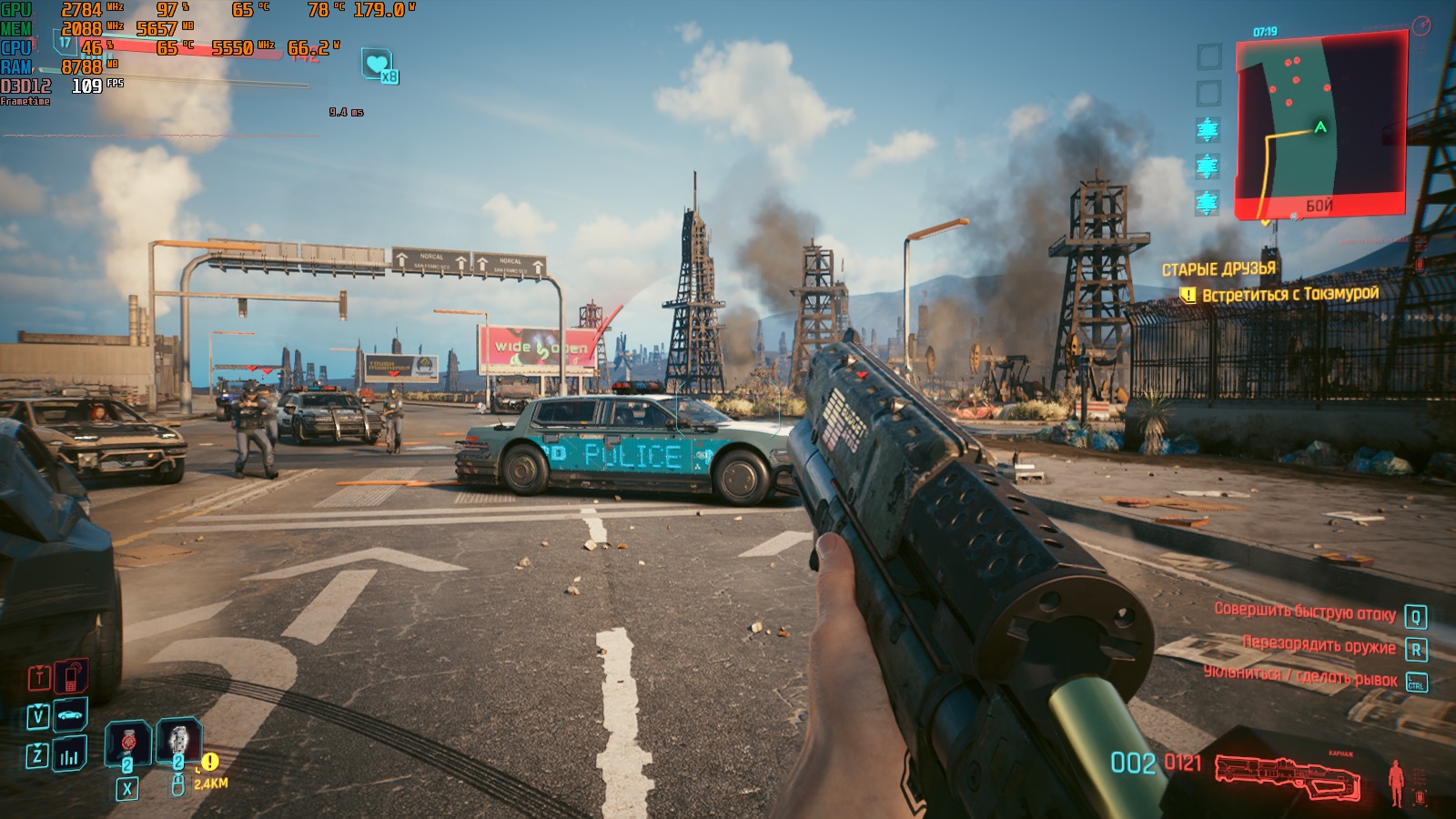Use the health inhaler consumable slot
This screenshot has width=1456, height=819.
127,743
